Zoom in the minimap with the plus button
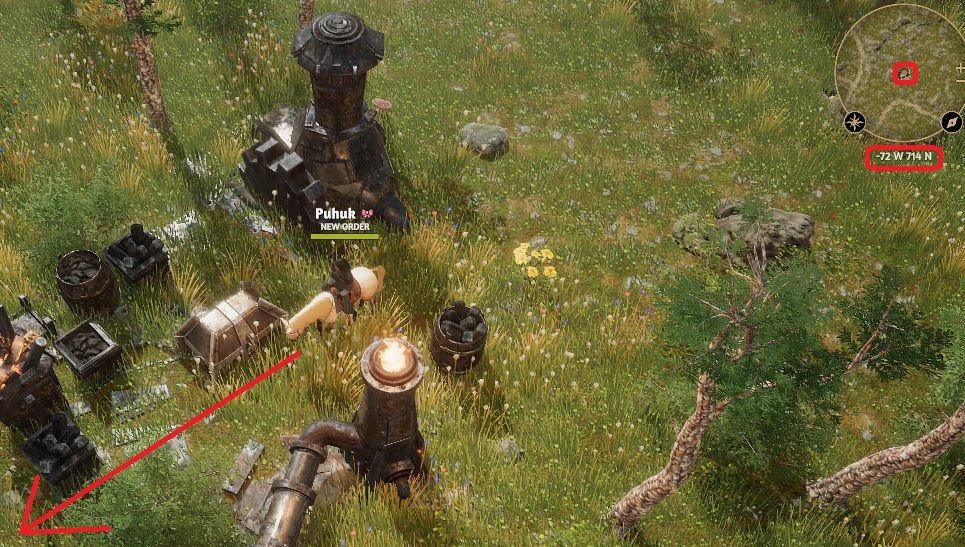Image resolution: width=965 pixels, height=547 pixels. (960, 70)
